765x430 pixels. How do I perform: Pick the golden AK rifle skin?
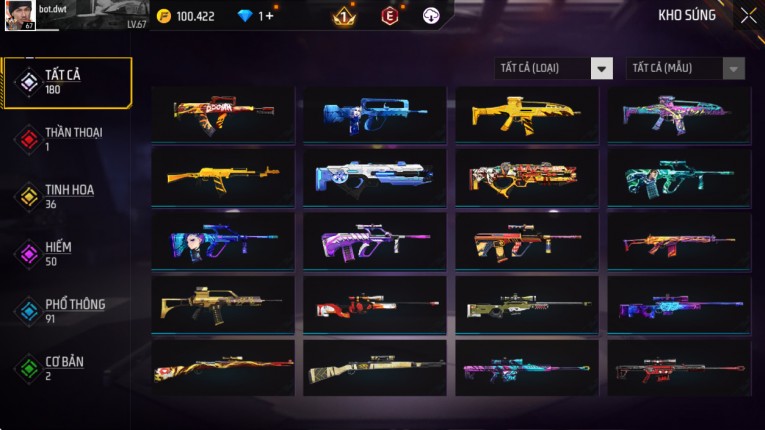tap(223, 176)
